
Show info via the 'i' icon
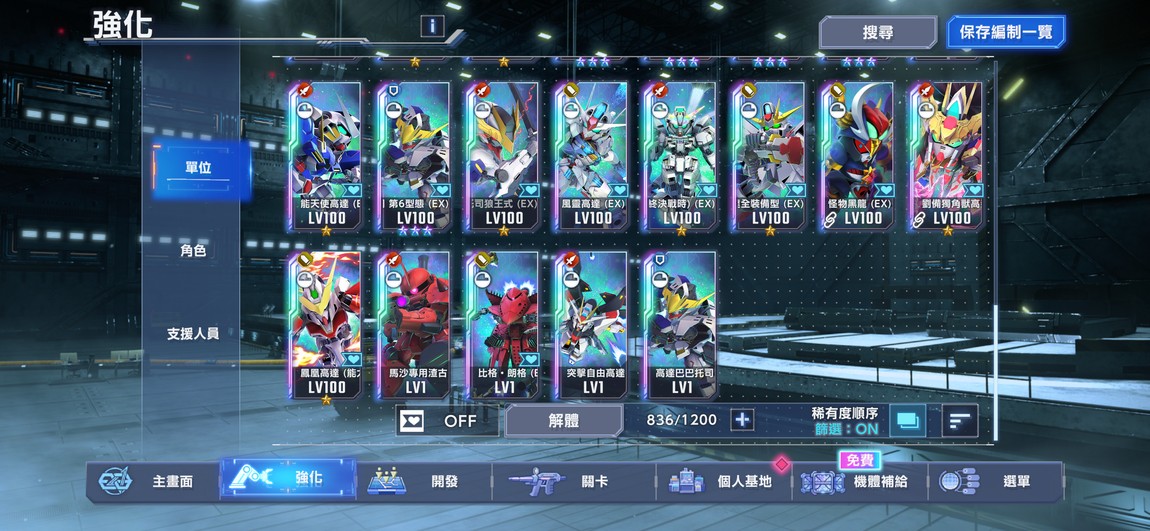(432, 26)
